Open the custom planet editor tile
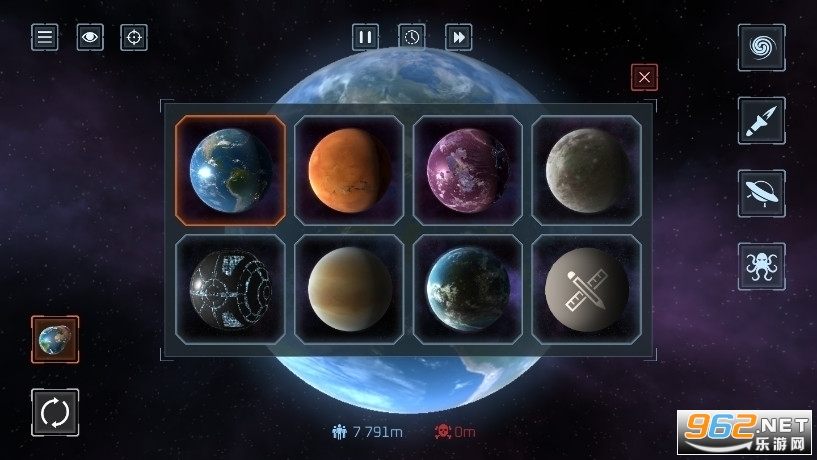Screen dimensions: 817x460 pos(586,289)
